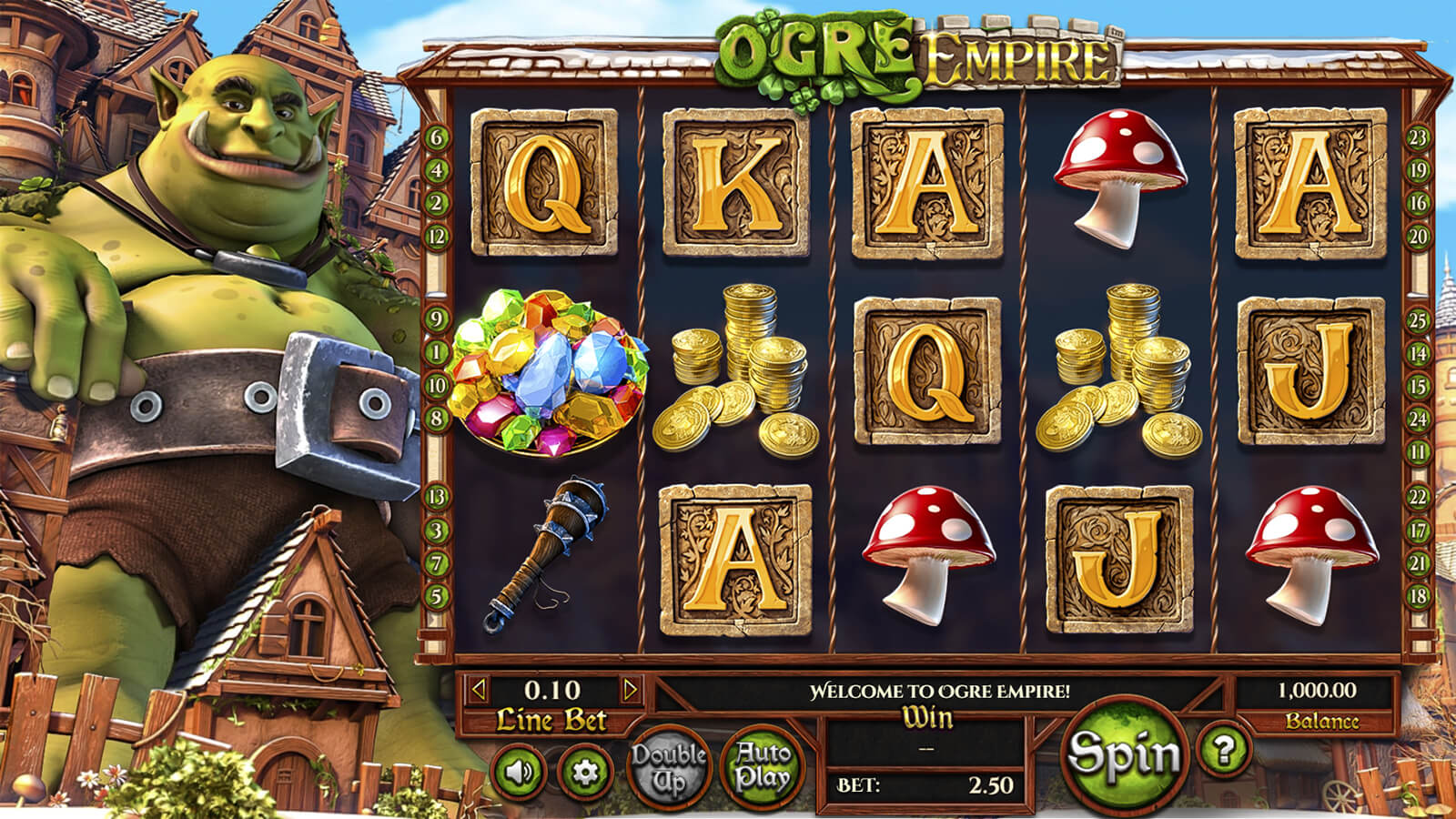Select the Double Up gamble button

669,769
